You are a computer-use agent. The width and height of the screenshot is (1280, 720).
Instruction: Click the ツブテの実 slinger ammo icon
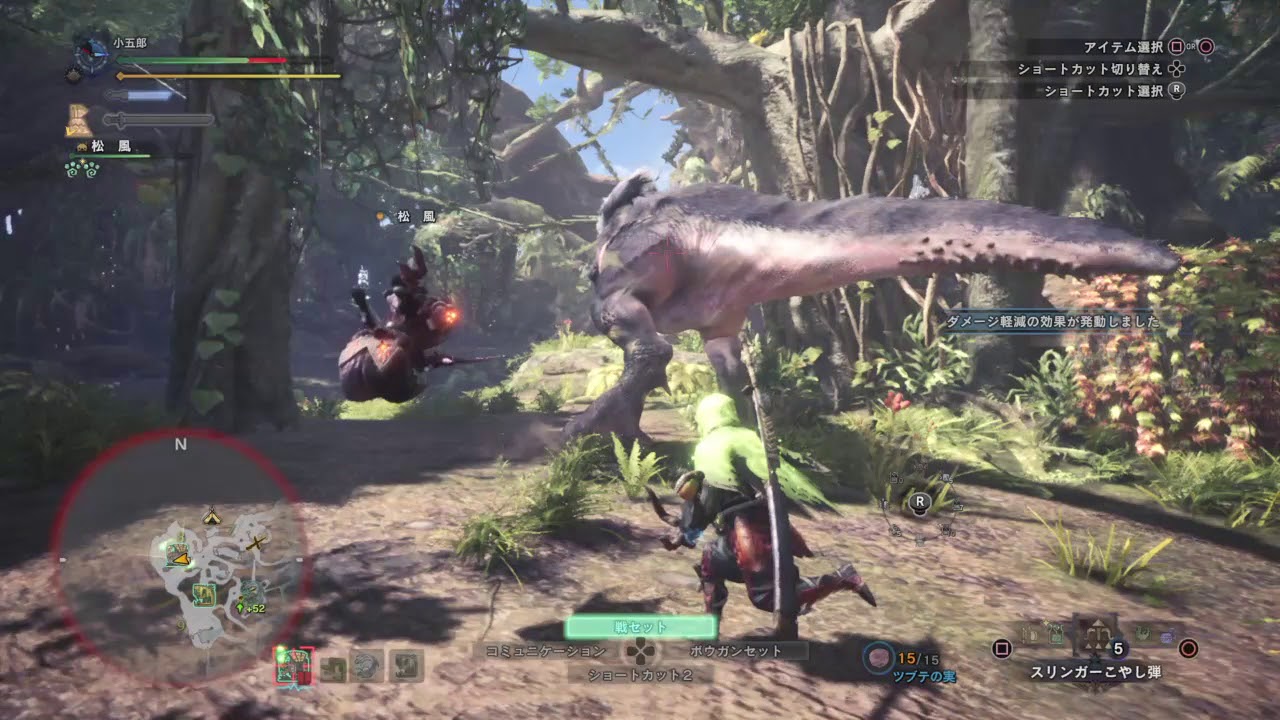pos(879,657)
